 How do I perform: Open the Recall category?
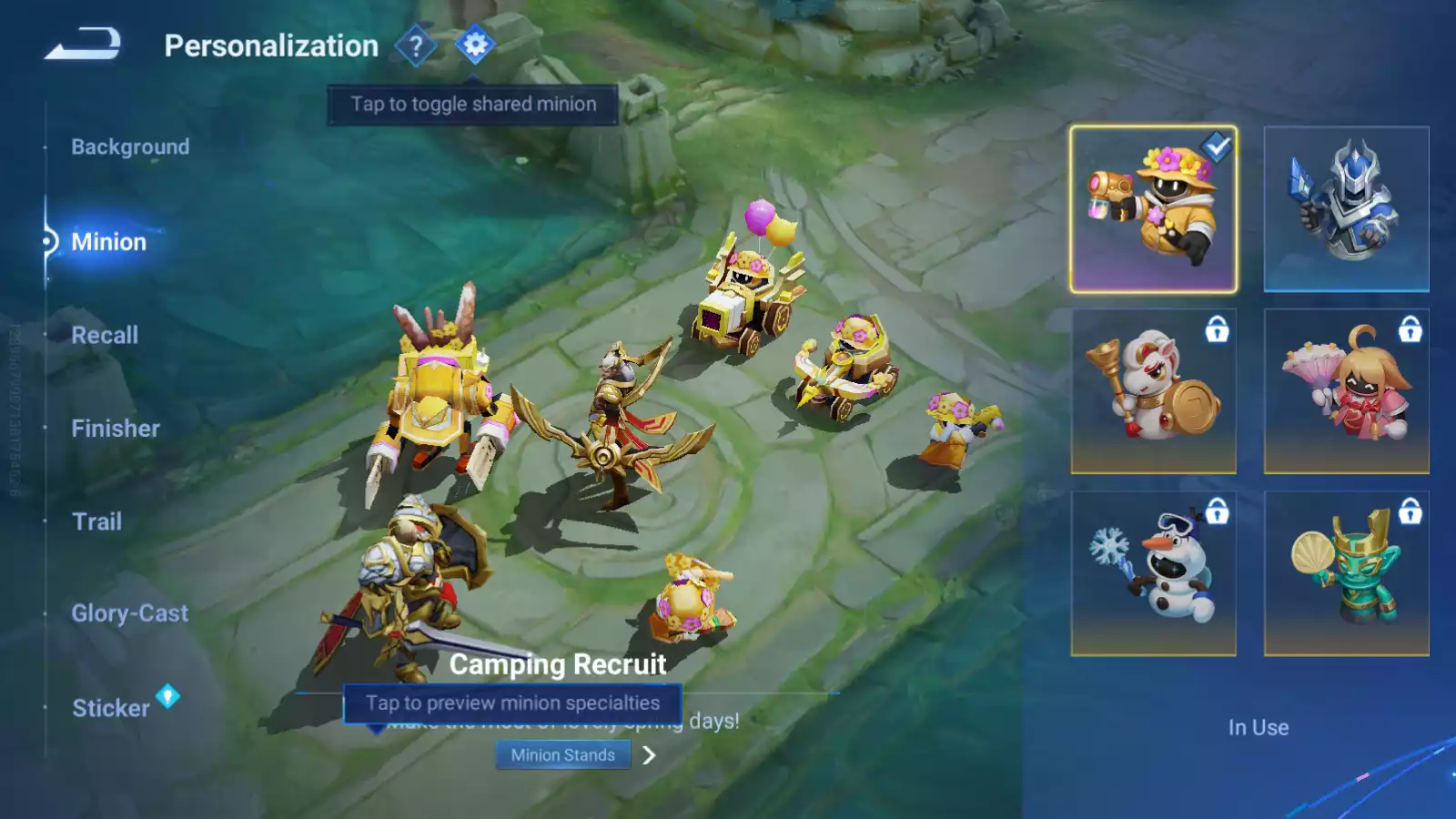[105, 335]
